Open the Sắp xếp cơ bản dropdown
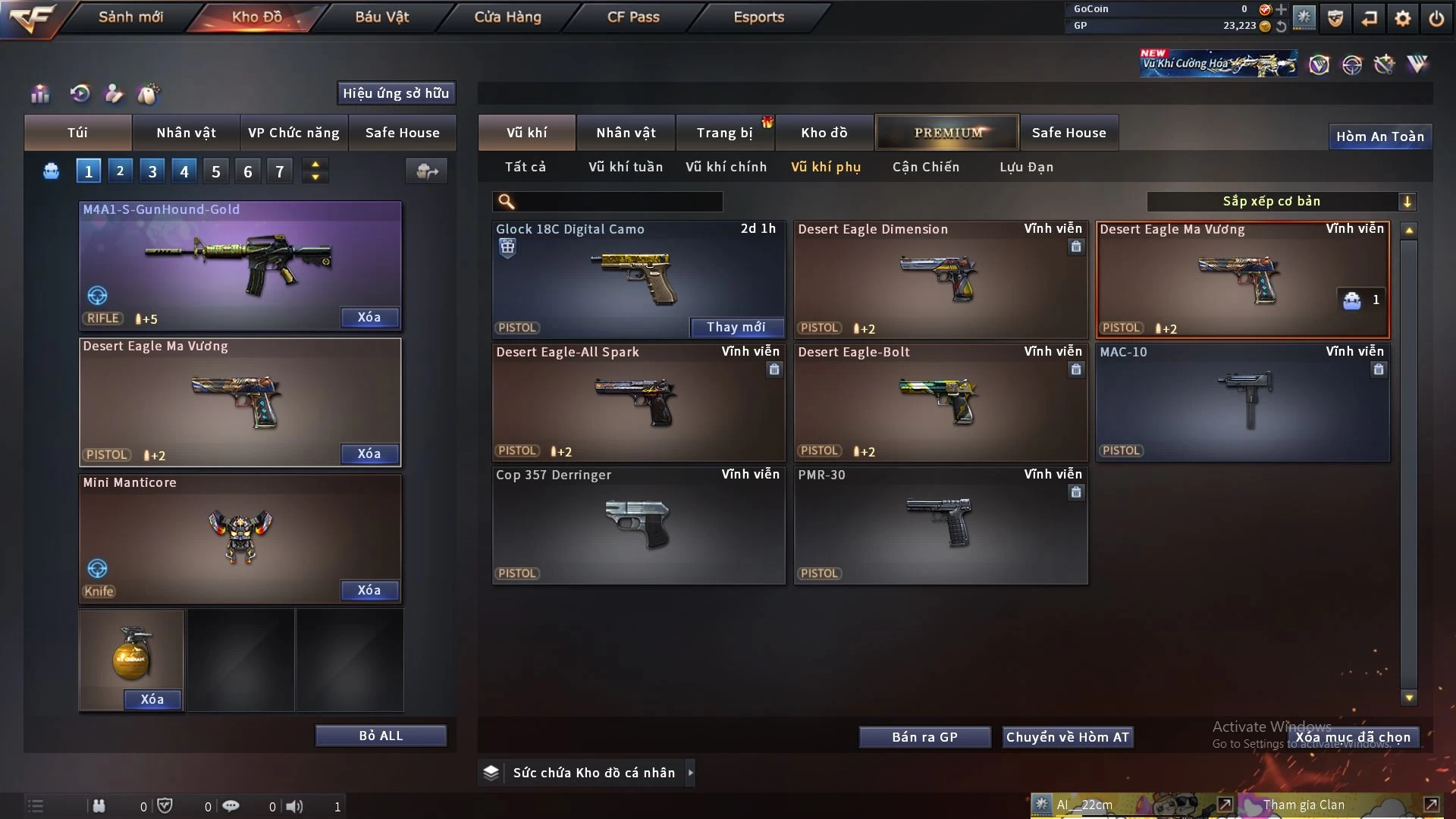 click(1281, 201)
